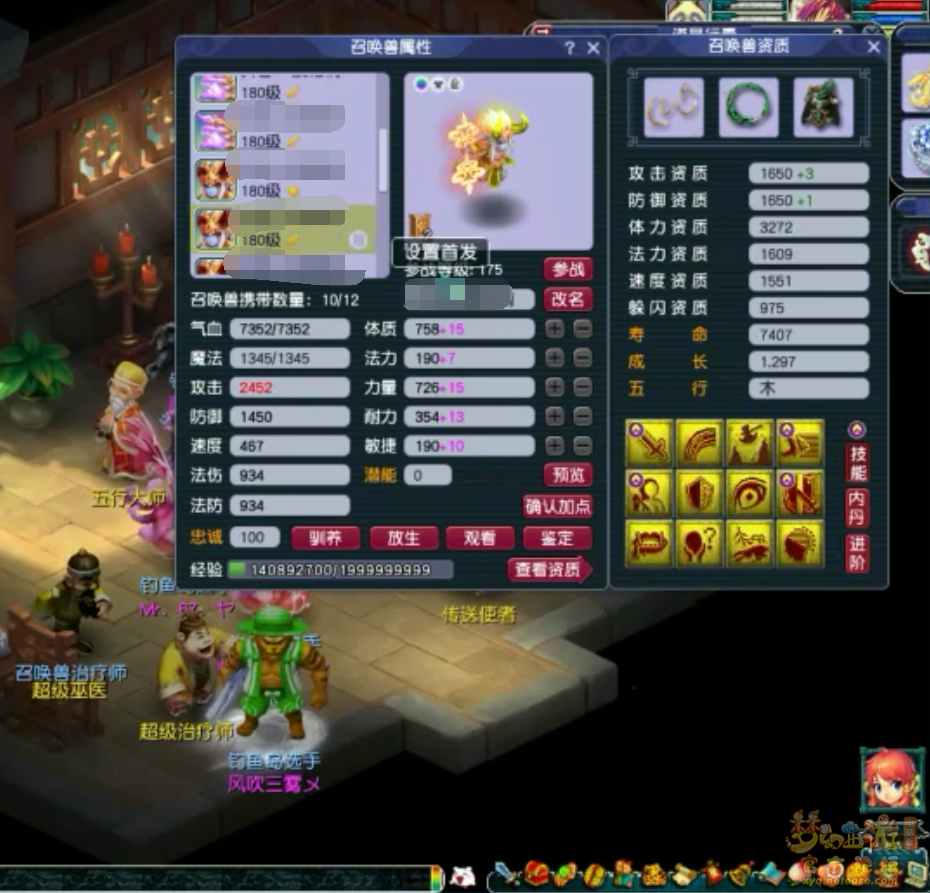This screenshot has height=893, width=930.
Task: Watch the pet with 观看 button
Action: coord(480,538)
